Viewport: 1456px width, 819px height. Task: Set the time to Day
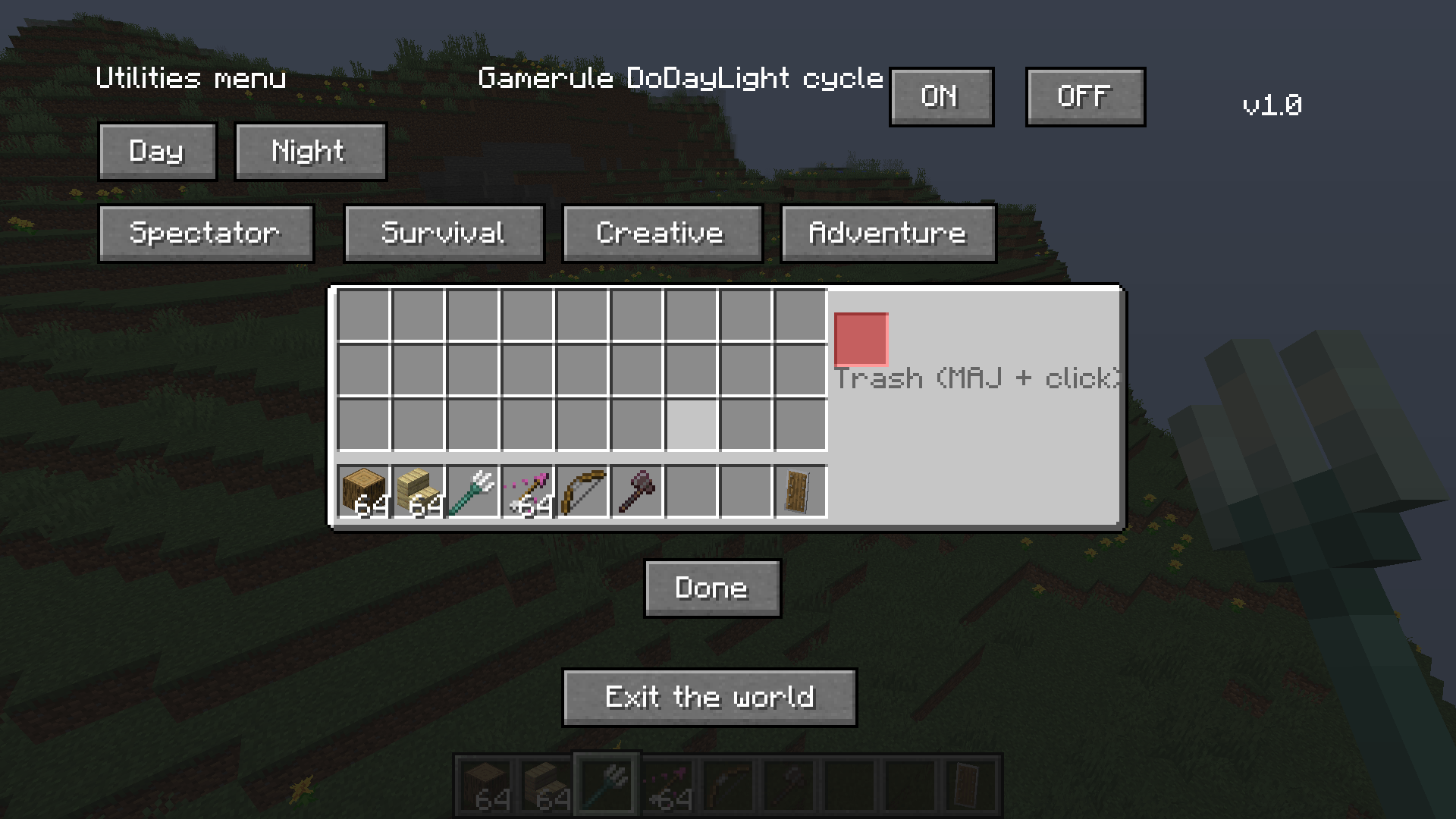[157, 151]
